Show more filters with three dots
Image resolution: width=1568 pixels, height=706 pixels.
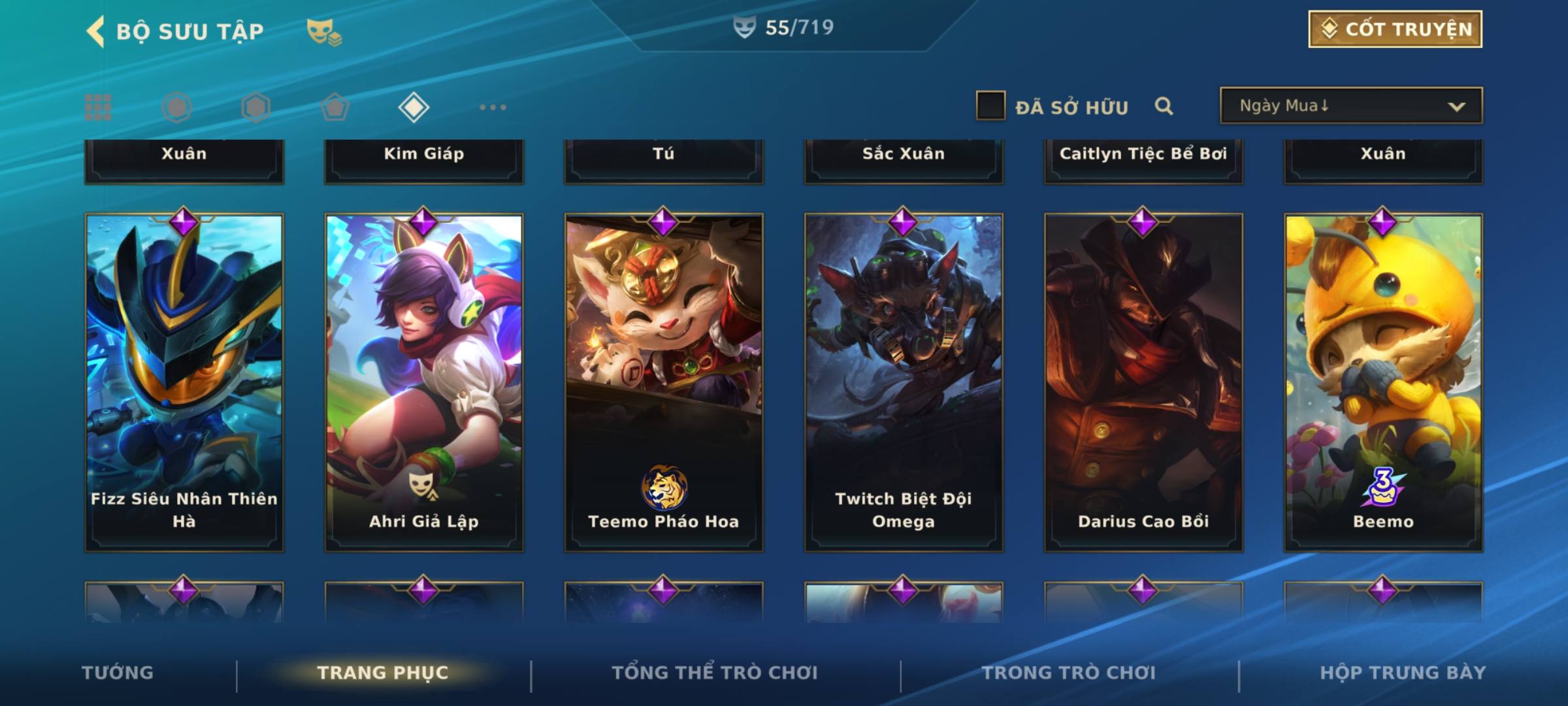tap(493, 107)
